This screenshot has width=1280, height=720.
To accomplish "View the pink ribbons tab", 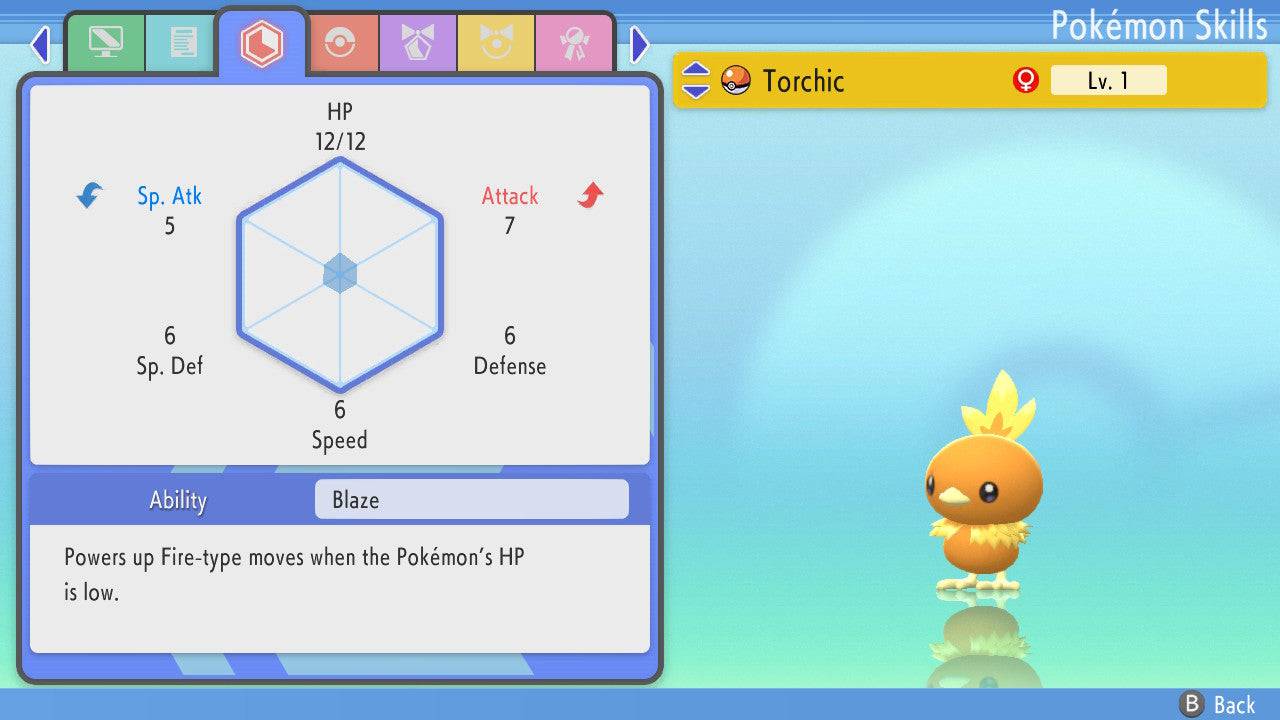I will pos(574,43).
